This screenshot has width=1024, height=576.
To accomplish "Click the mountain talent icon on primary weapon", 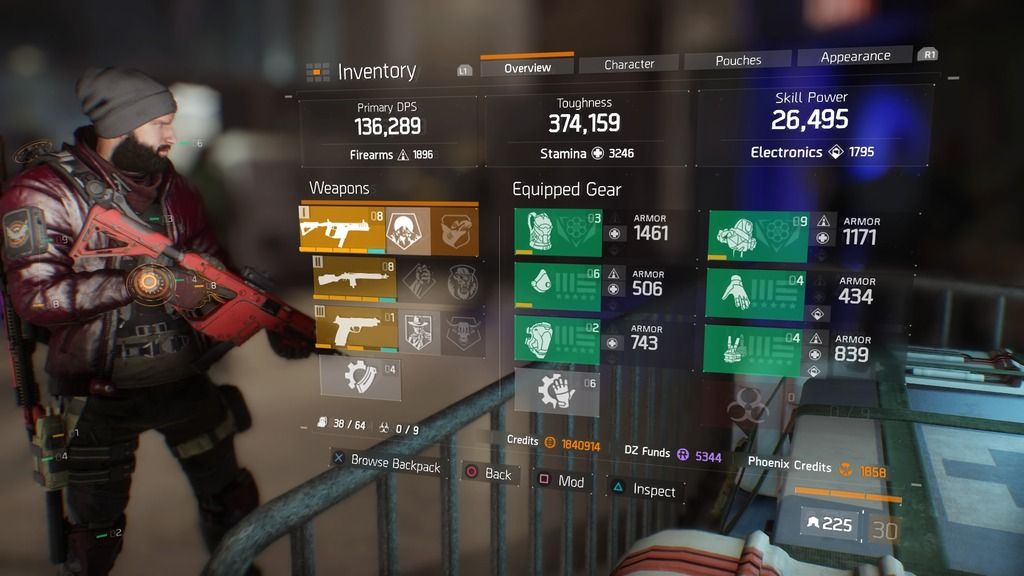I will [406, 230].
